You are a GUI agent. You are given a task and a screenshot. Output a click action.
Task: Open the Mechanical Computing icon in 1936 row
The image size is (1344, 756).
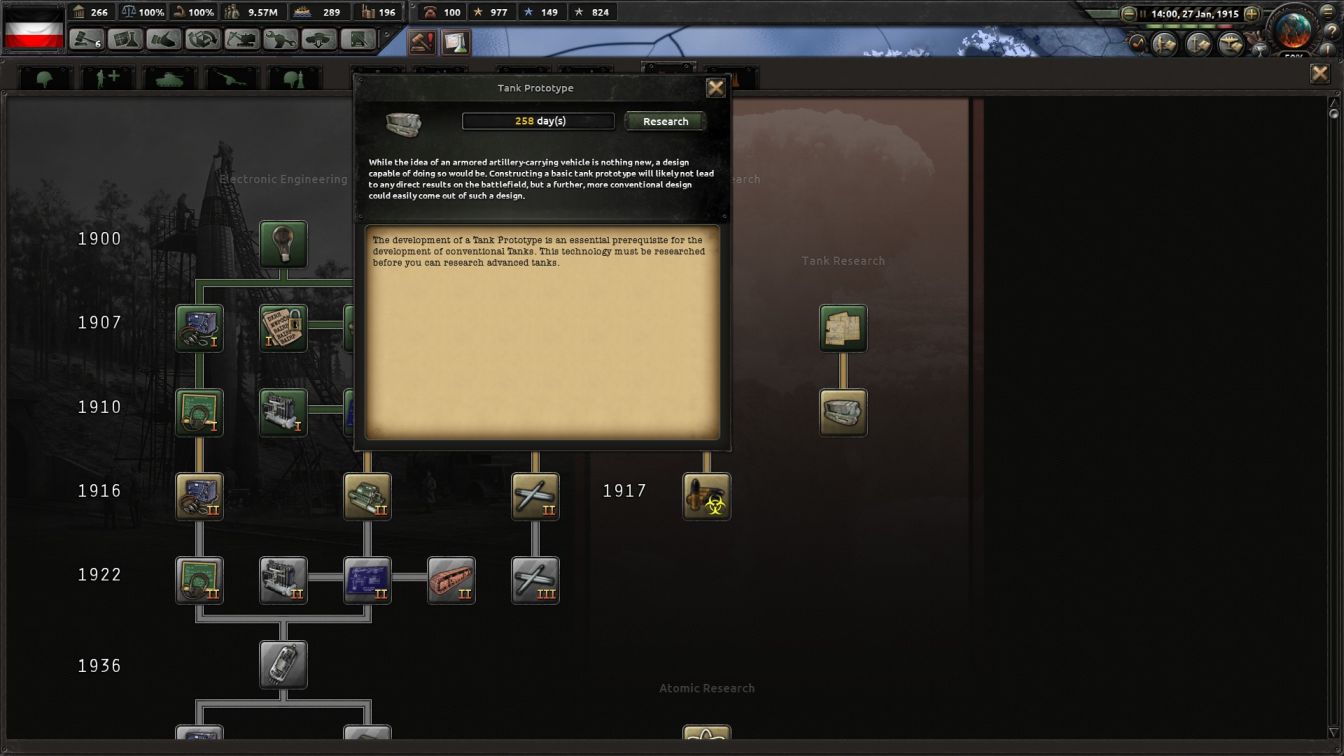click(283, 664)
